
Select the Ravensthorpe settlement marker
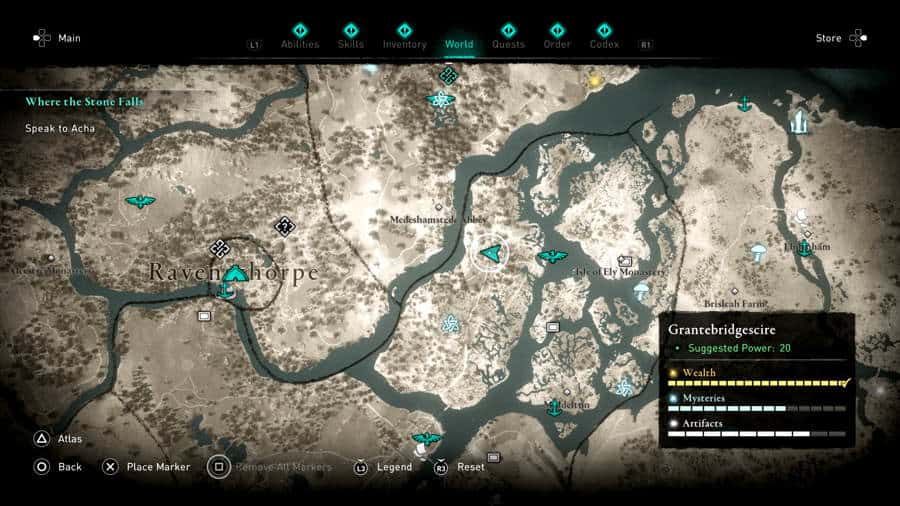(x=235, y=273)
